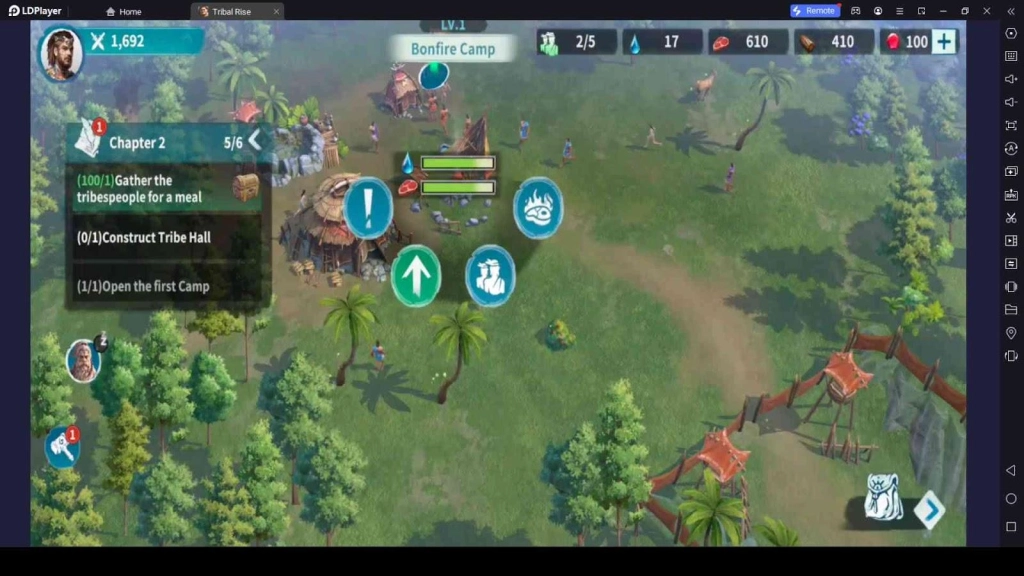Collapse the Chapter 2 quest panel

click(x=254, y=141)
